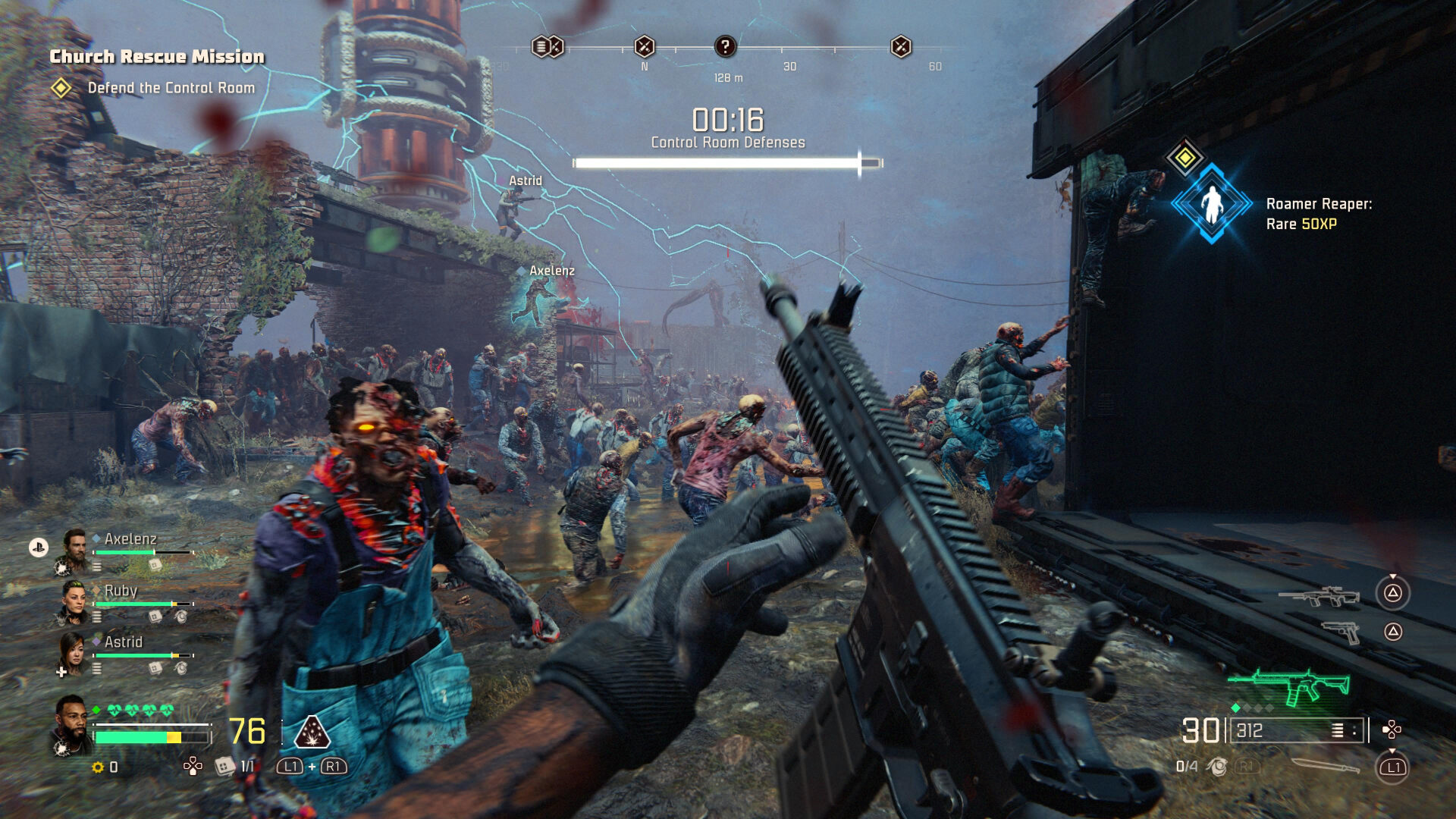Select the pistol weapon swap icon

point(1341,632)
